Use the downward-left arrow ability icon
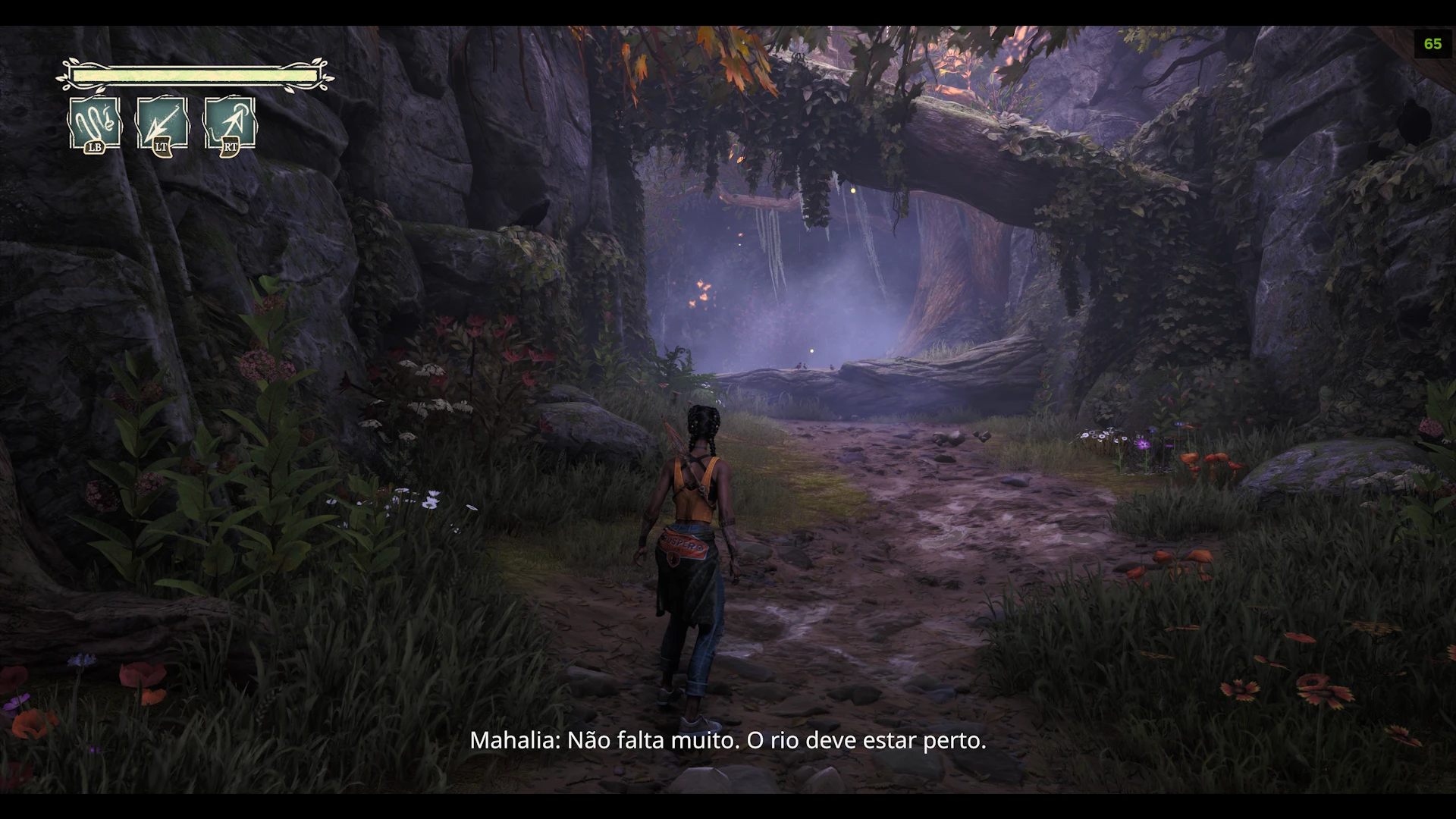 coord(162,123)
